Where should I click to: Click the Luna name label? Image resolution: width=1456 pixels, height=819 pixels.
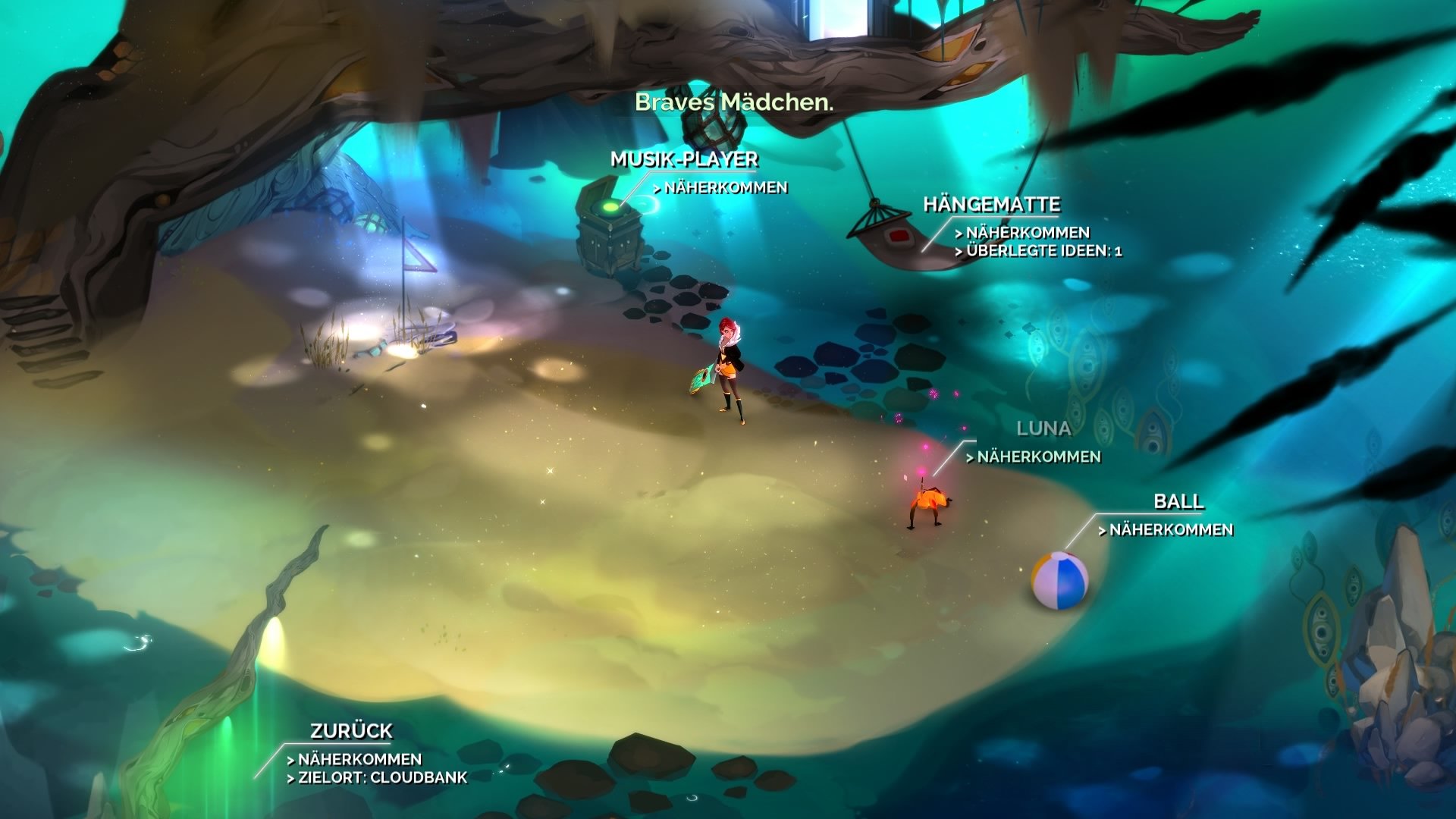click(x=1045, y=428)
